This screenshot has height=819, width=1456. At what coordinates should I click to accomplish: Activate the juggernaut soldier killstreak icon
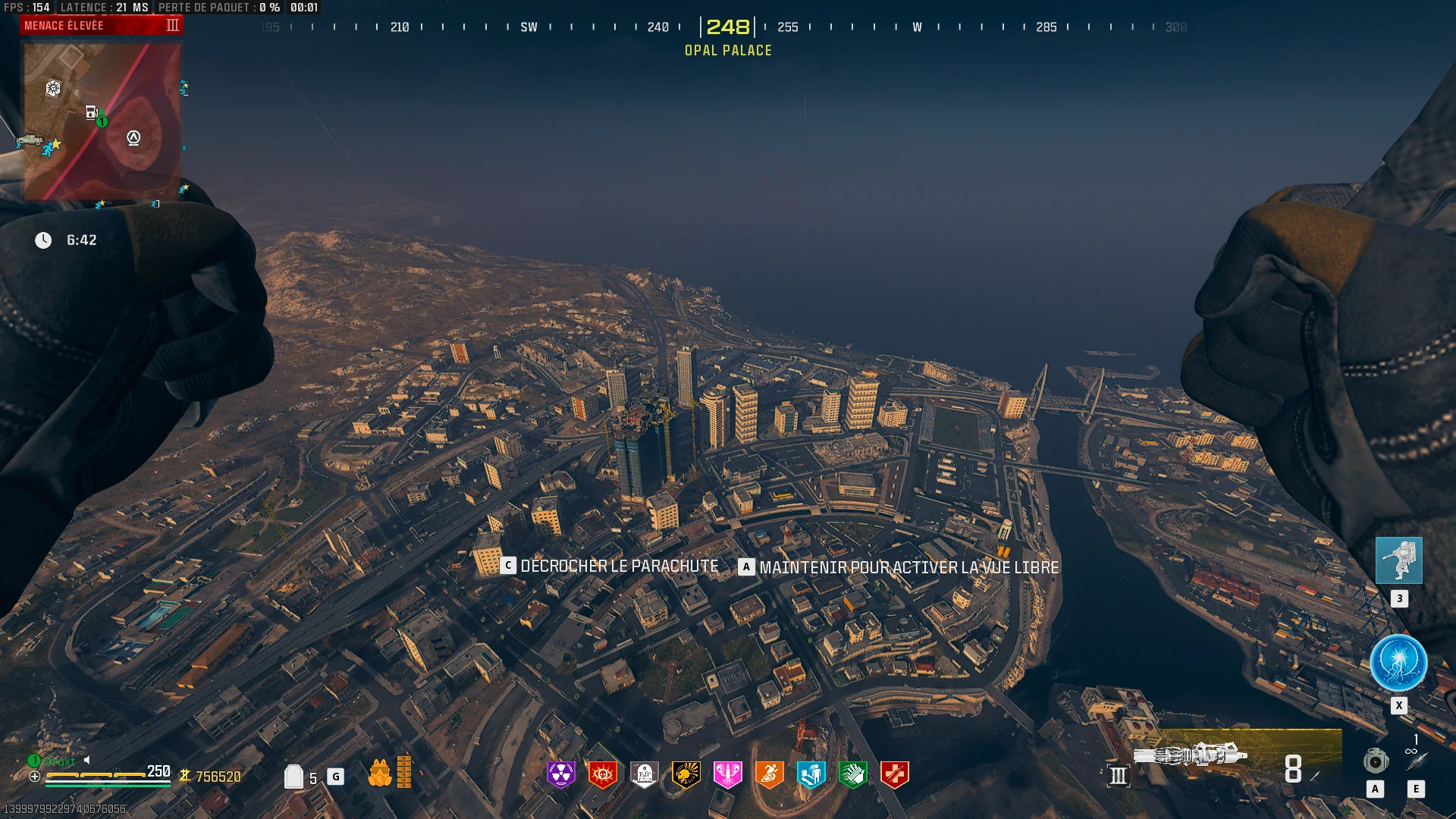click(1399, 560)
